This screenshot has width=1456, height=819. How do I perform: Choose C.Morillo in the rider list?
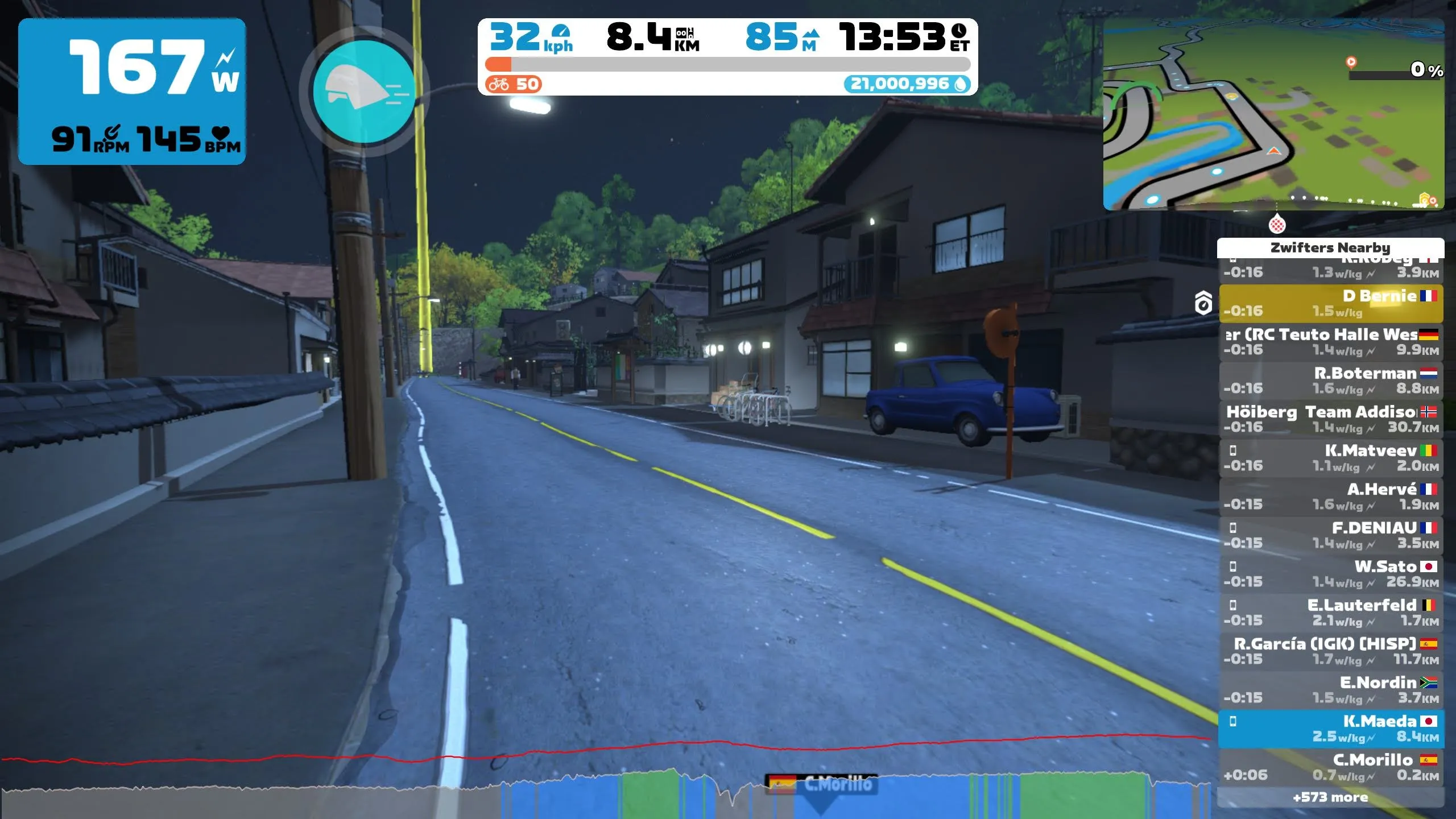pos(1330,768)
